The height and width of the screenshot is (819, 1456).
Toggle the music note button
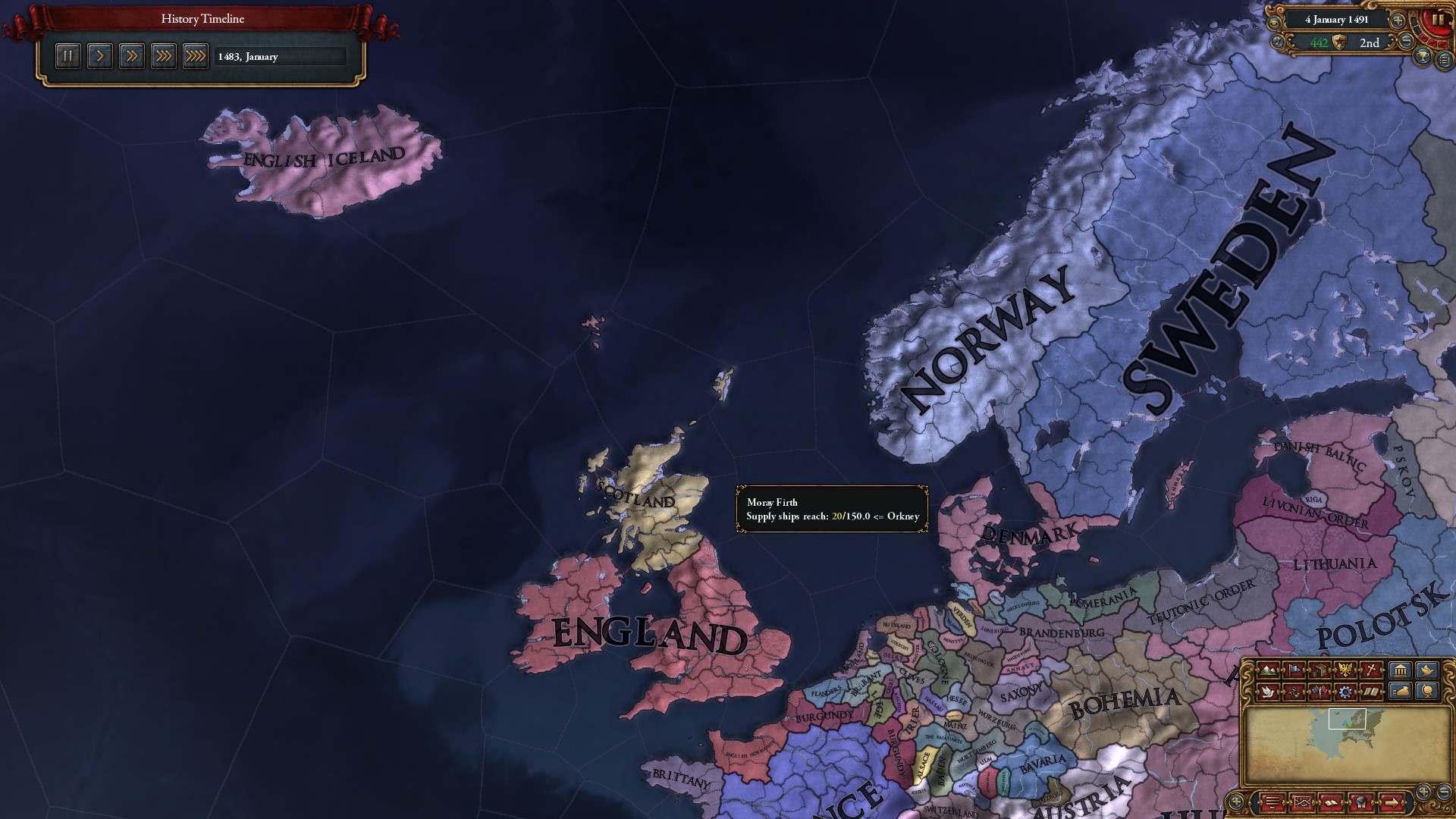(1278, 41)
